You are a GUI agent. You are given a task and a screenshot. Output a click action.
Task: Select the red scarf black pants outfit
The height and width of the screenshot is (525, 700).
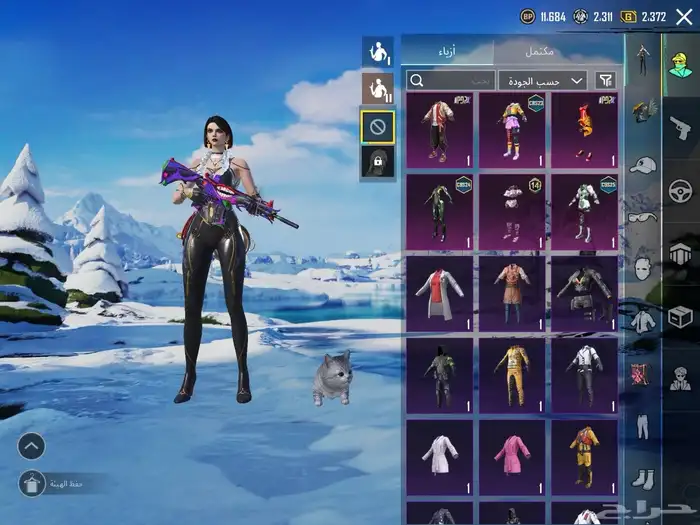pyautogui.click(x=440, y=130)
